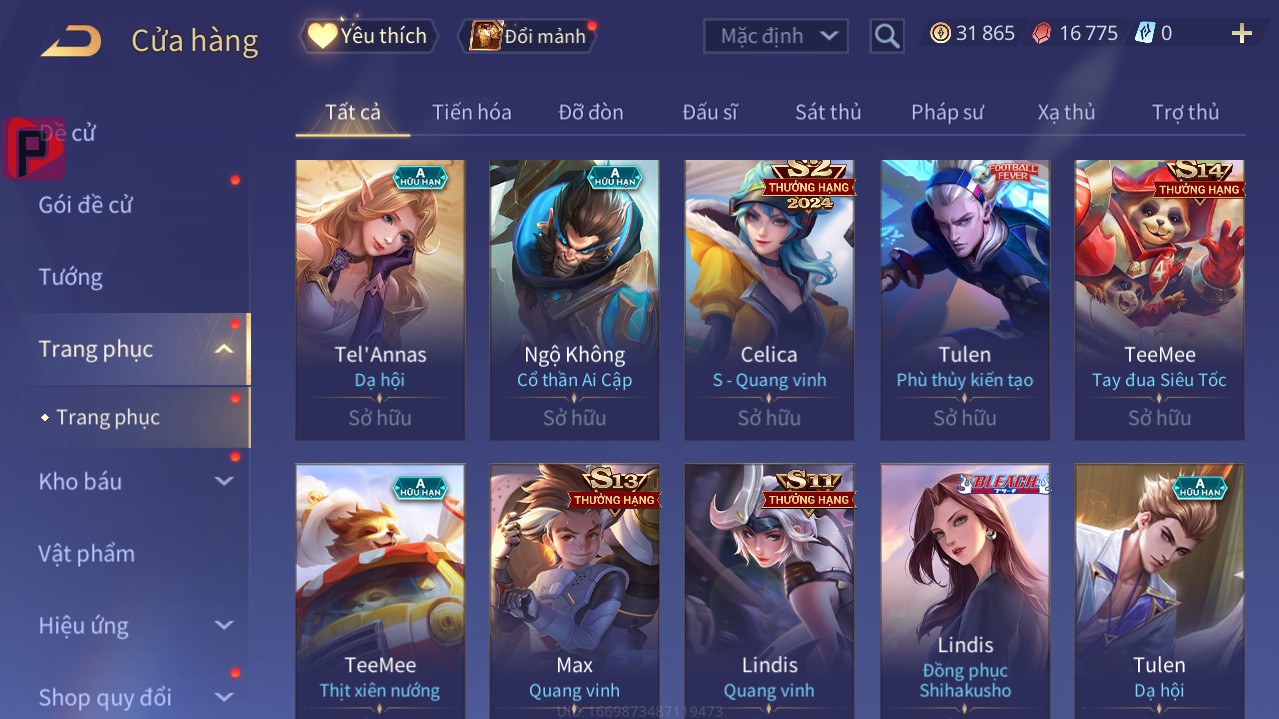Image resolution: width=1279 pixels, height=719 pixels.
Task: Add currency with the plus button
Action: click(1241, 35)
